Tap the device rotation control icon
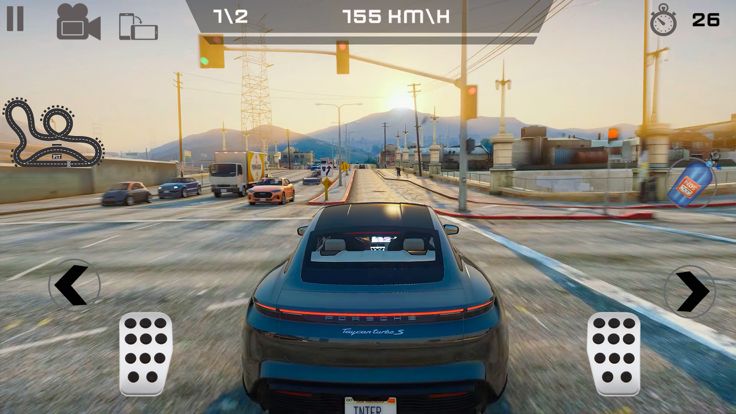736x414 pixels. pyautogui.click(x=138, y=26)
